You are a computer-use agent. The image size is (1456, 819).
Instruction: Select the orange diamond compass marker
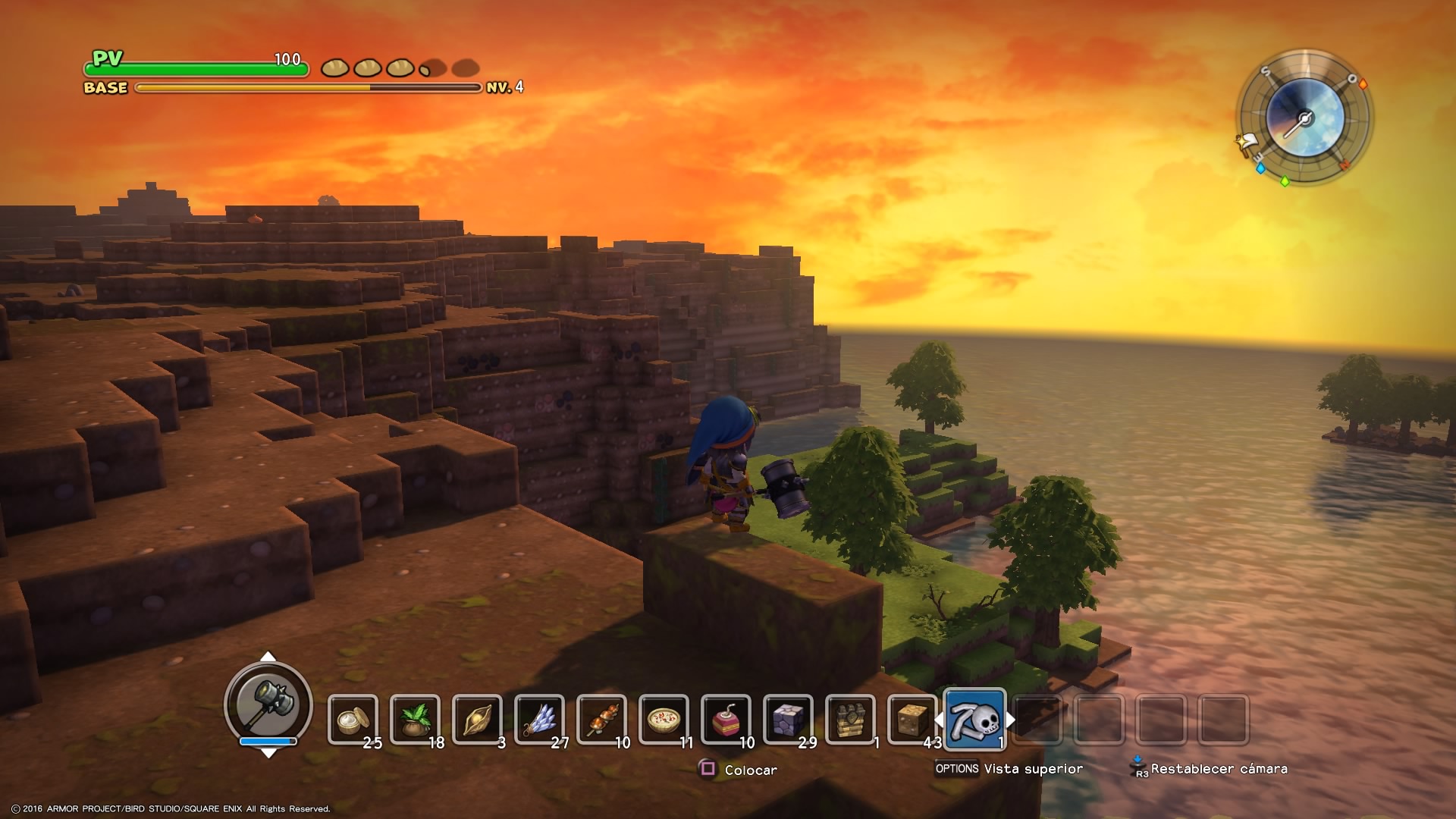coord(1363,84)
